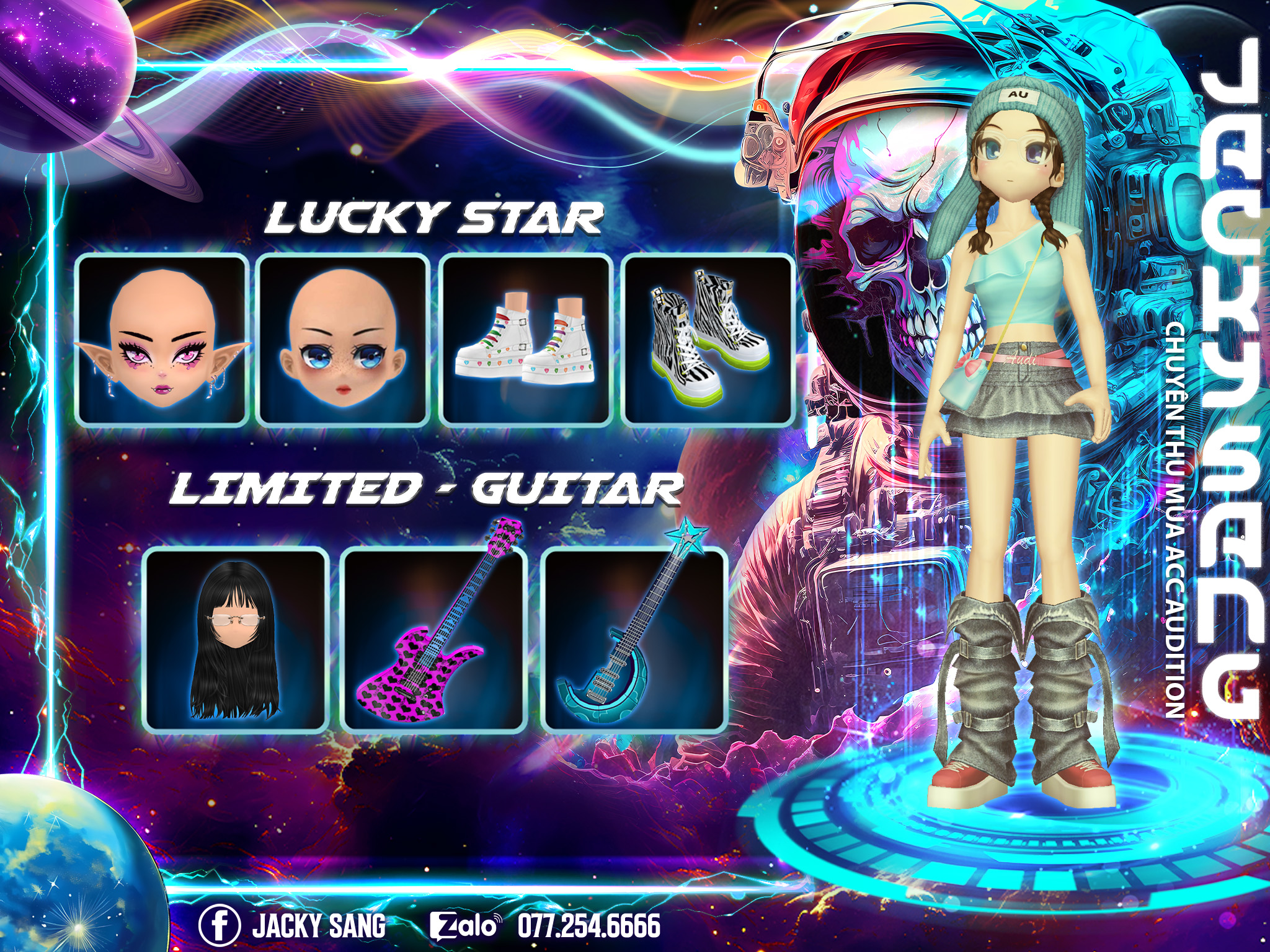Choose the long black hair with glasses tile
This screenshot has height=952, width=1270.
pos(236,640)
